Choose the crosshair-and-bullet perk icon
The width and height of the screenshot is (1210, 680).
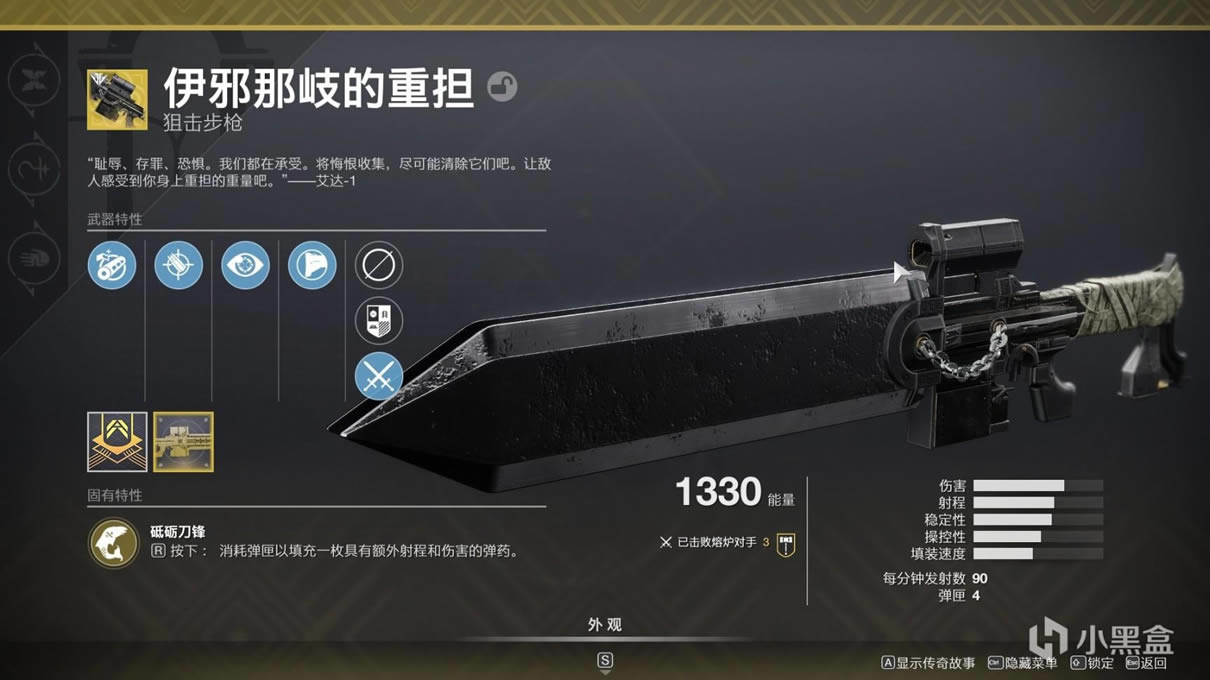tap(179, 266)
